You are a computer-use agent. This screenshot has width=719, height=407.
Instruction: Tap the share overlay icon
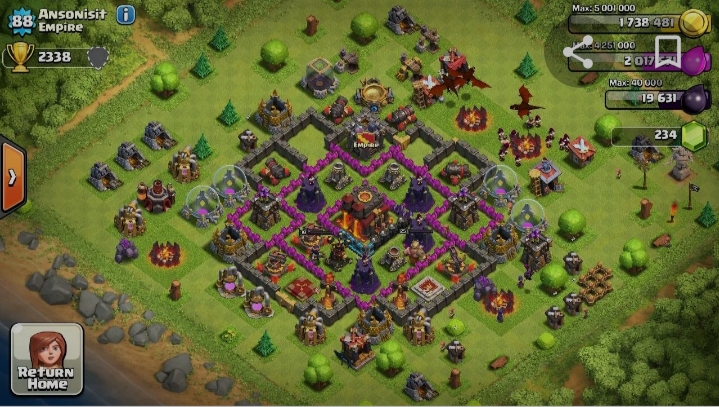pyautogui.click(x=578, y=53)
